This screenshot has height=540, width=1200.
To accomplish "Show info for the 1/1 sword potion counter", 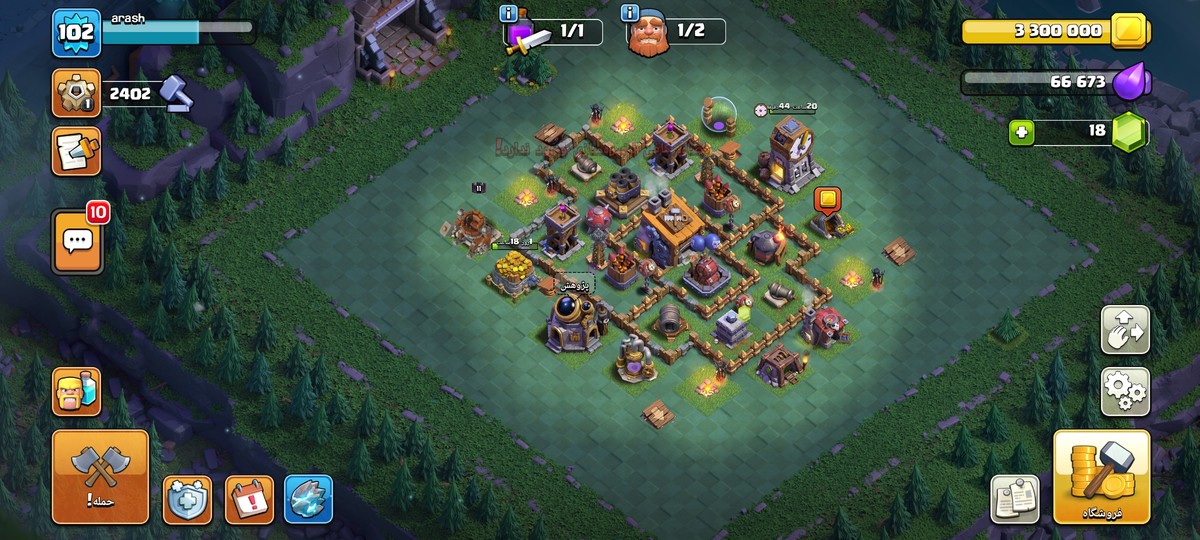I will (x=511, y=14).
